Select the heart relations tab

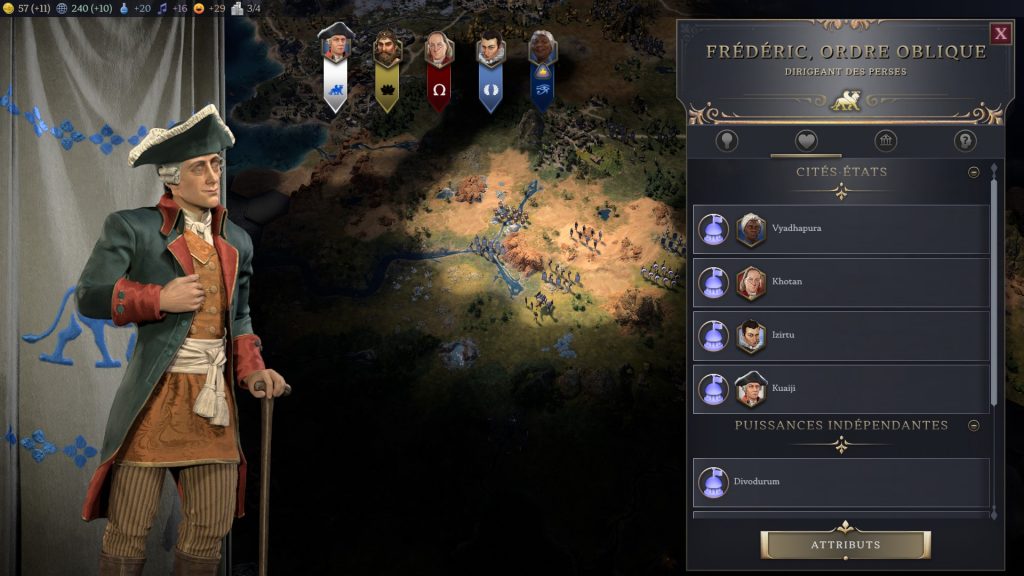click(806, 141)
